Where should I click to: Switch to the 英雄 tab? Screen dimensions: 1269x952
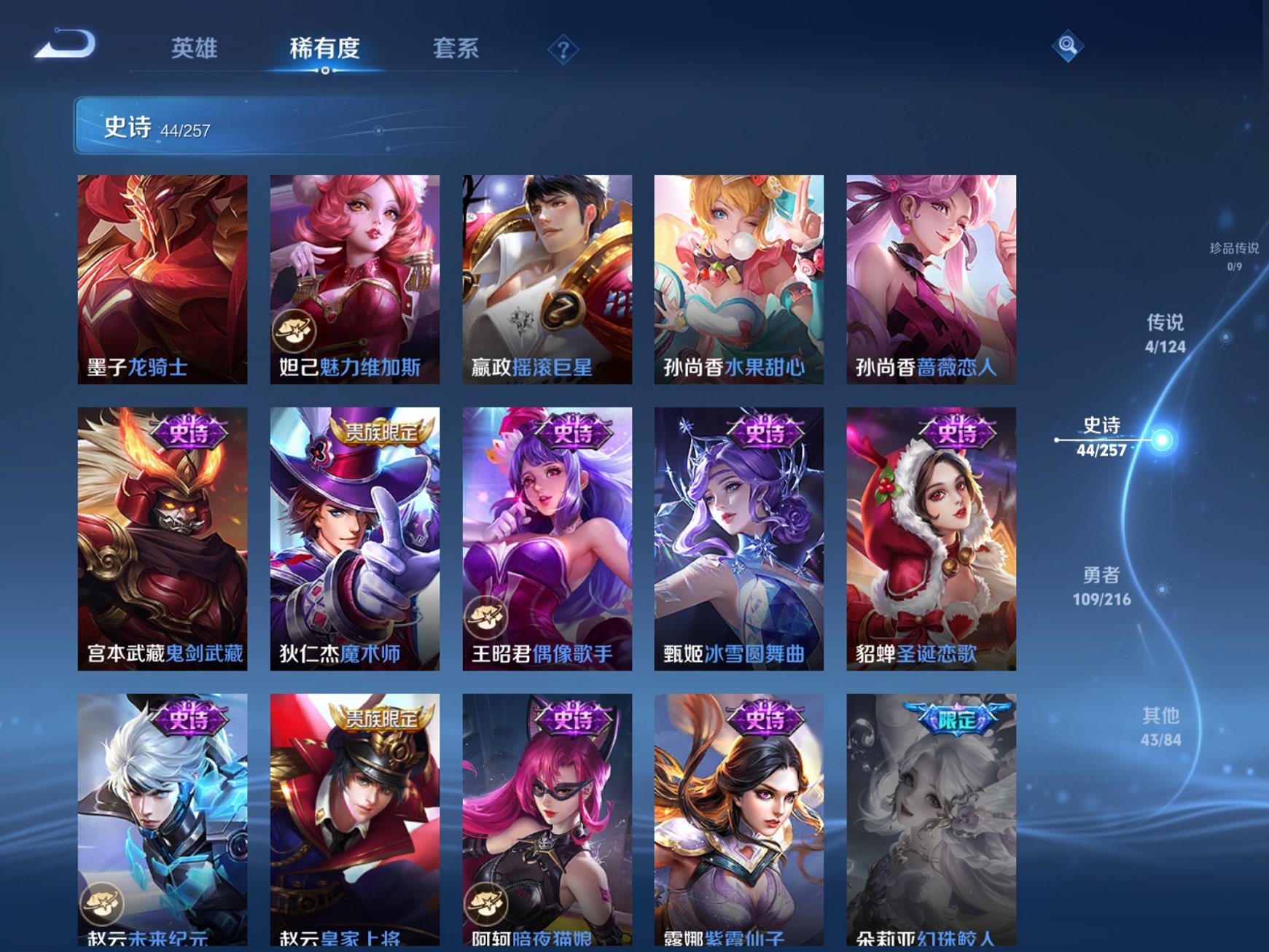(x=195, y=47)
